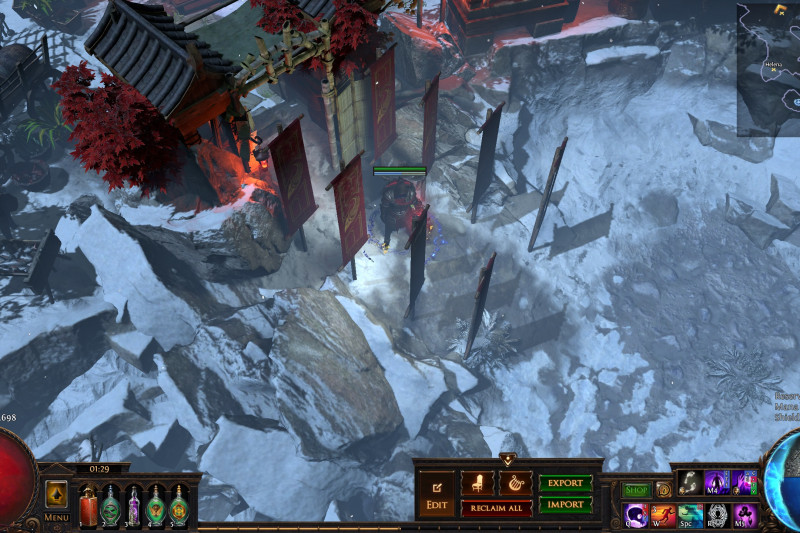This screenshot has height=533, width=800.
Task: Open the Menu button
Action: click(57, 500)
